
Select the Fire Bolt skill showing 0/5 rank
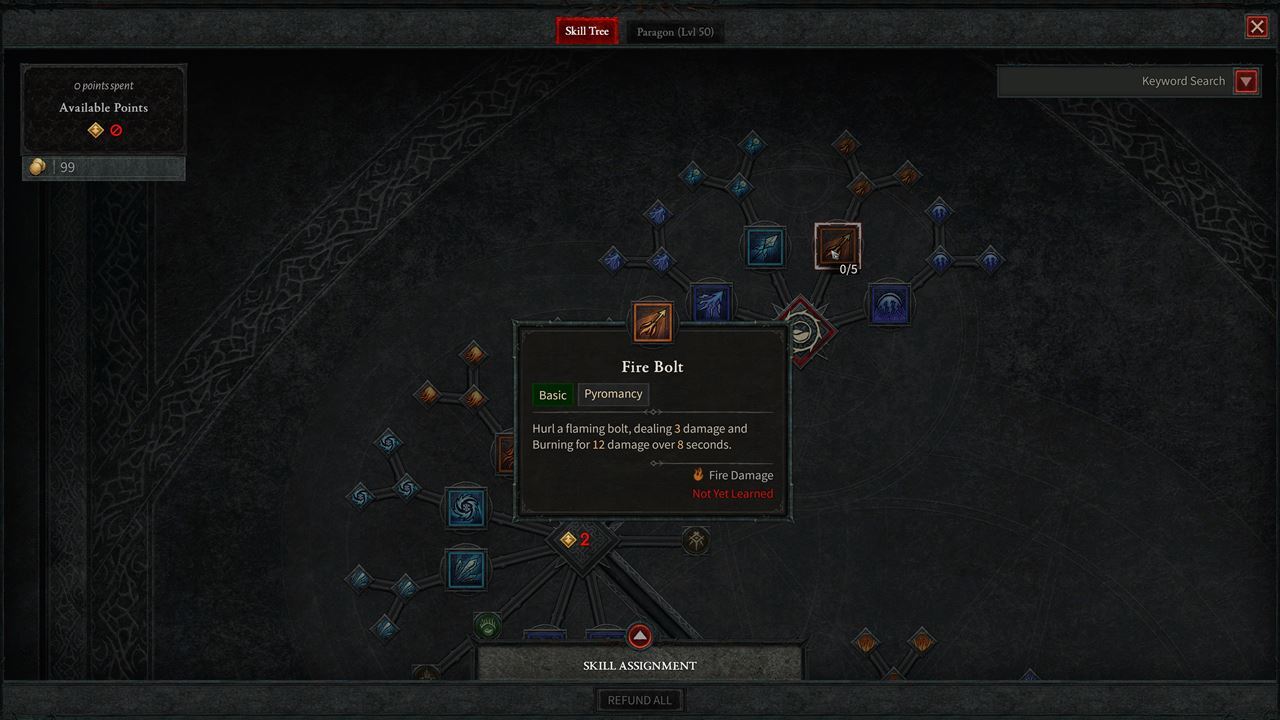[836, 246]
